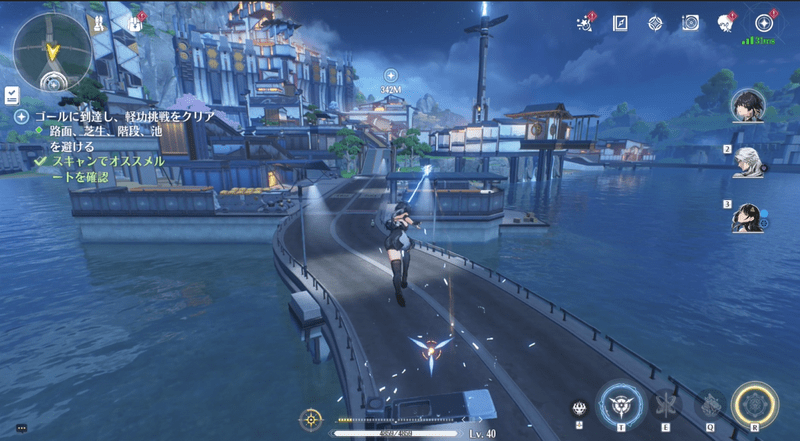Open the chat bubble in the bottom-left corner
The image size is (800, 441).
(x=21, y=428)
